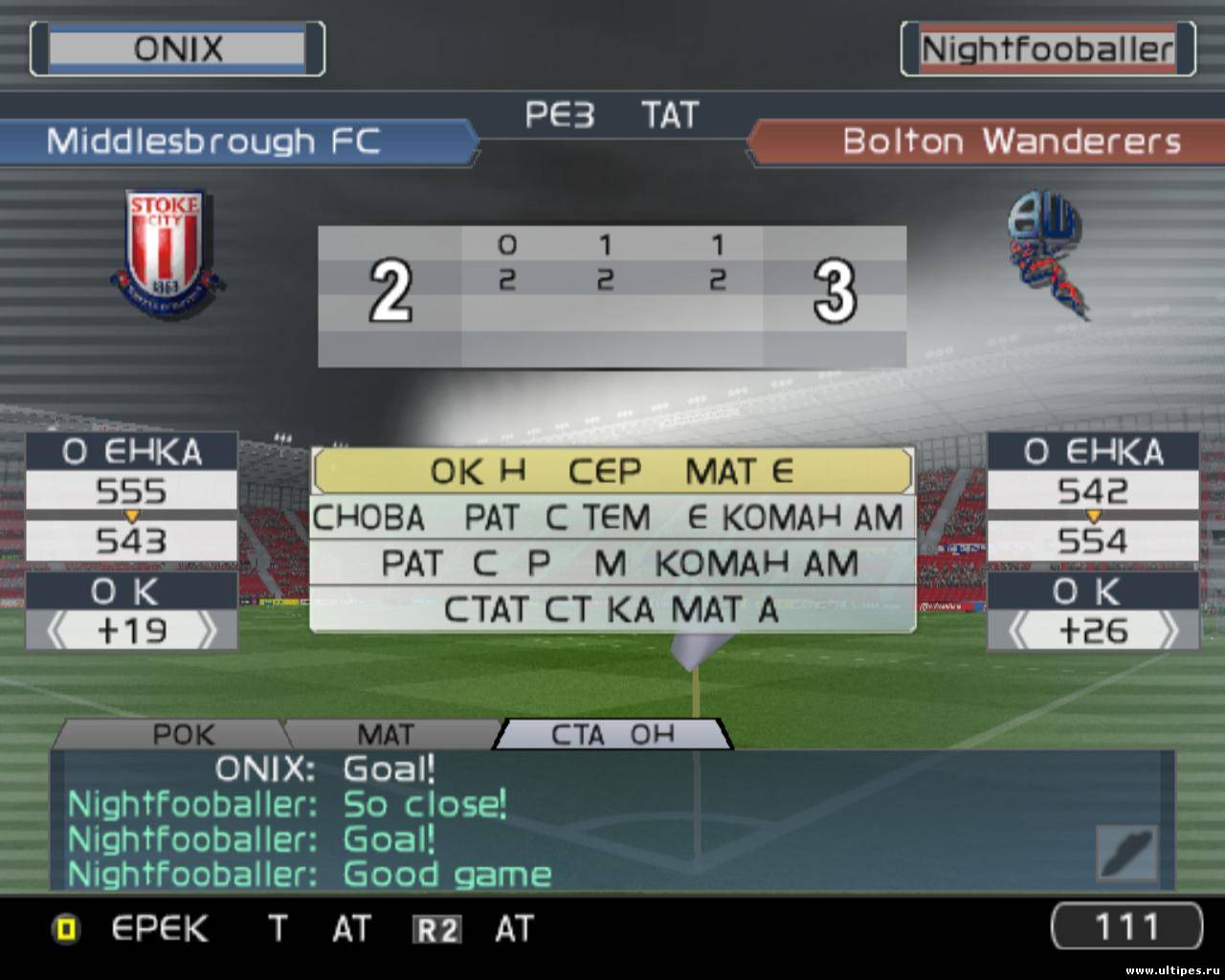Switch to the "МАТ" tab
The height and width of the screenshot is (980, 1225).
[x=386, y=734]
